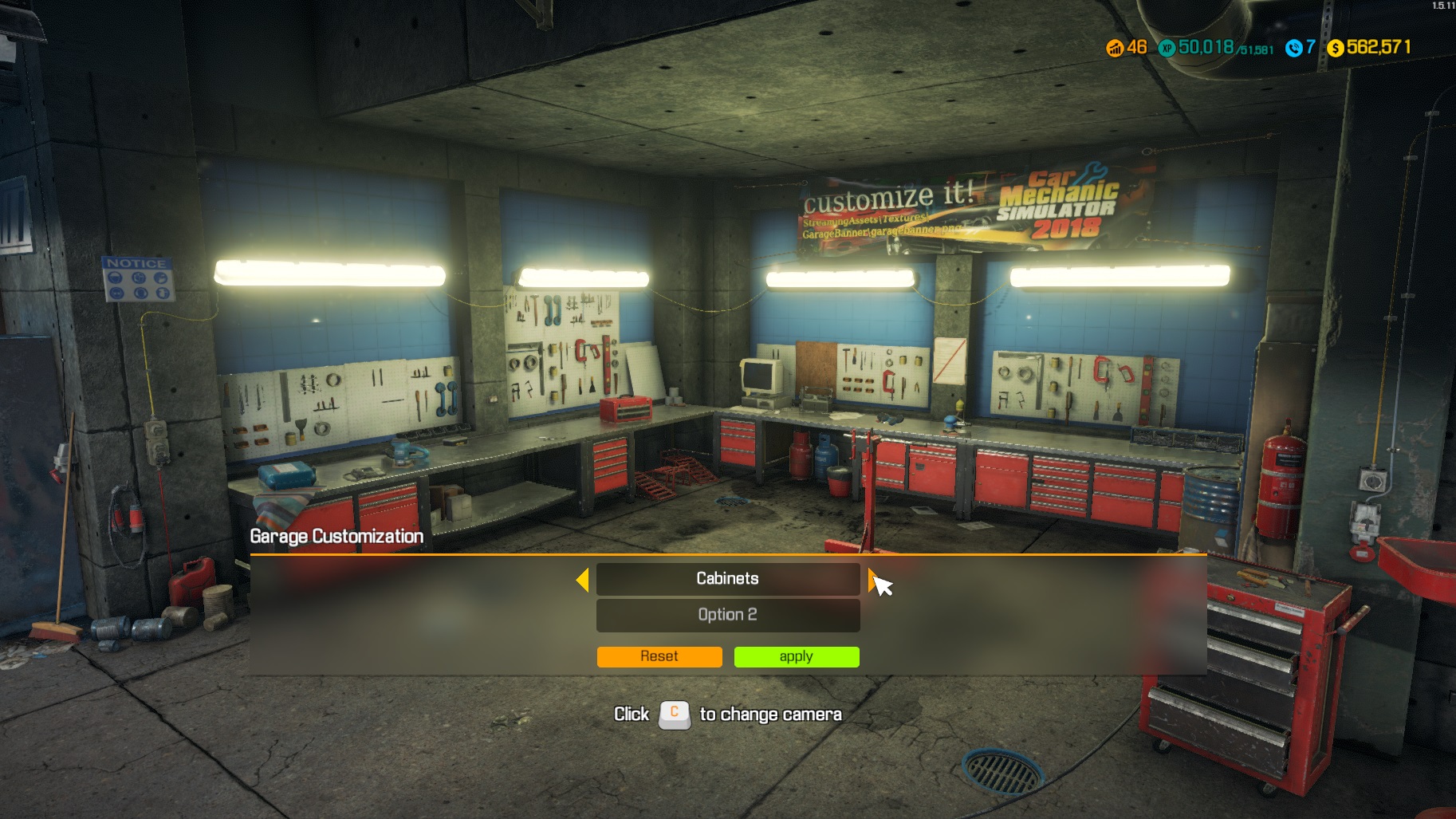Click the teal XP circle icon
This screenshot has width=1456, height=819.
tap(1166, 48)
